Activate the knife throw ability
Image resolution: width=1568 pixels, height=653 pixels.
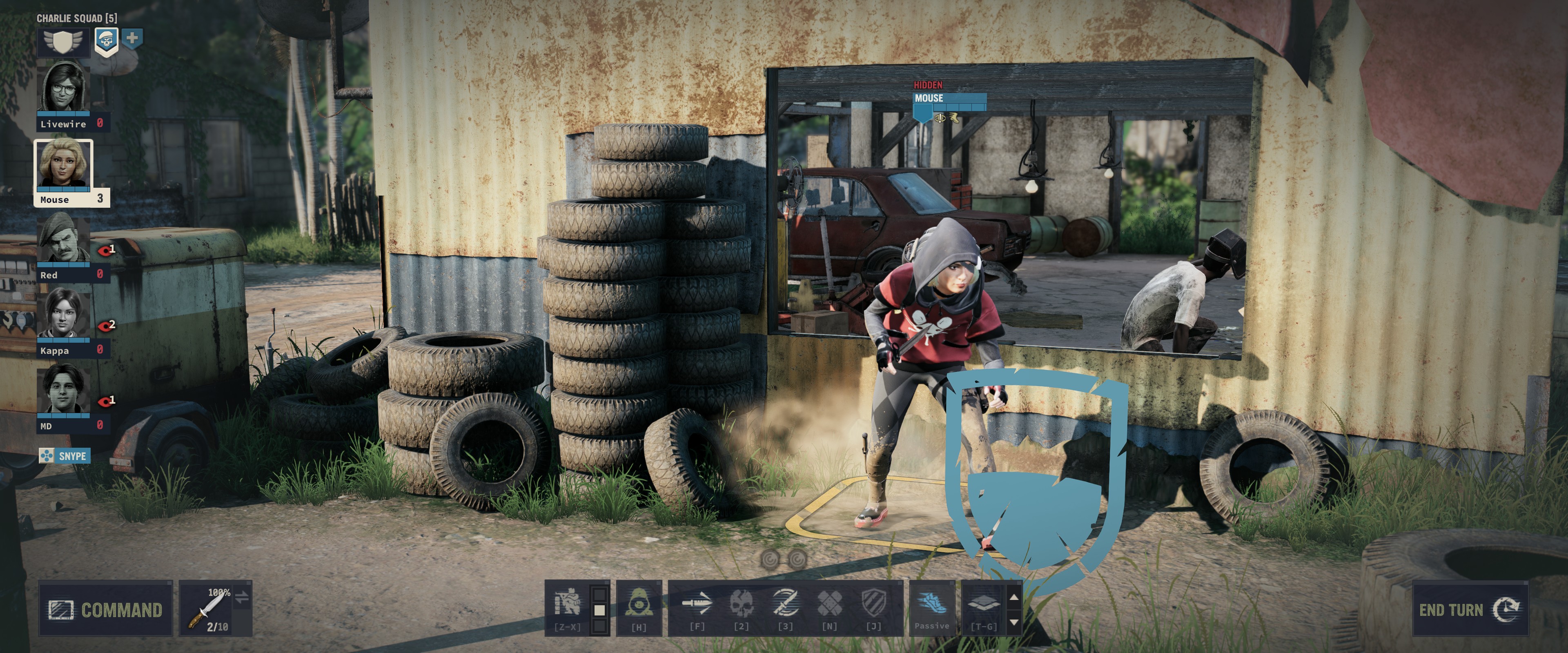click(x=697, y=606)
